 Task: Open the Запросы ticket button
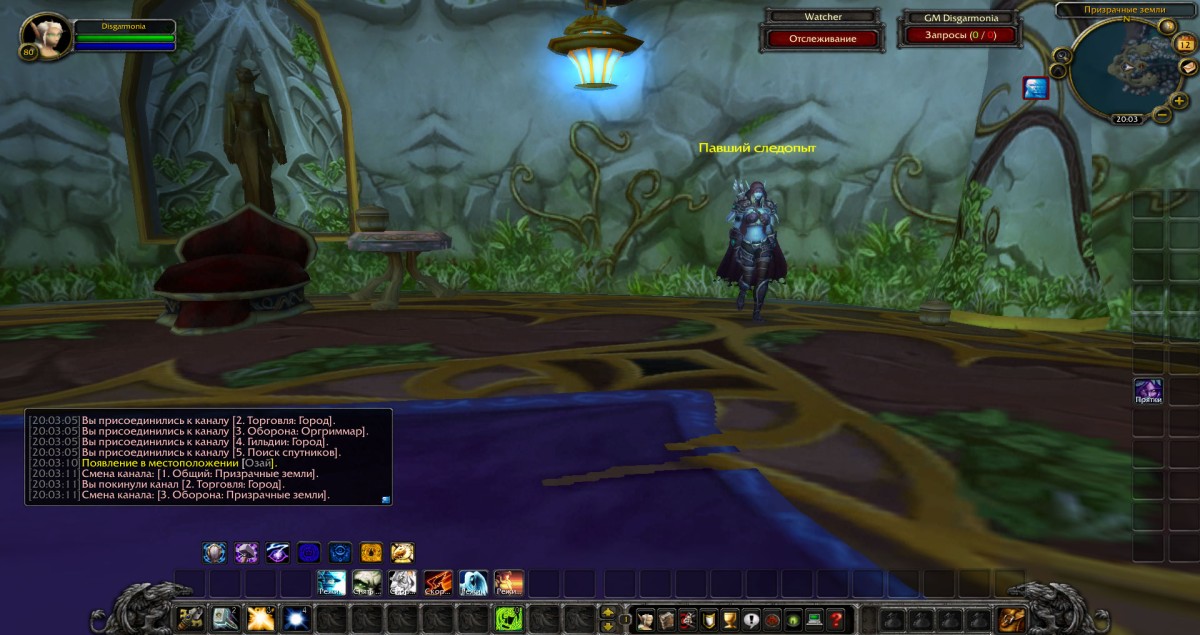960,35
